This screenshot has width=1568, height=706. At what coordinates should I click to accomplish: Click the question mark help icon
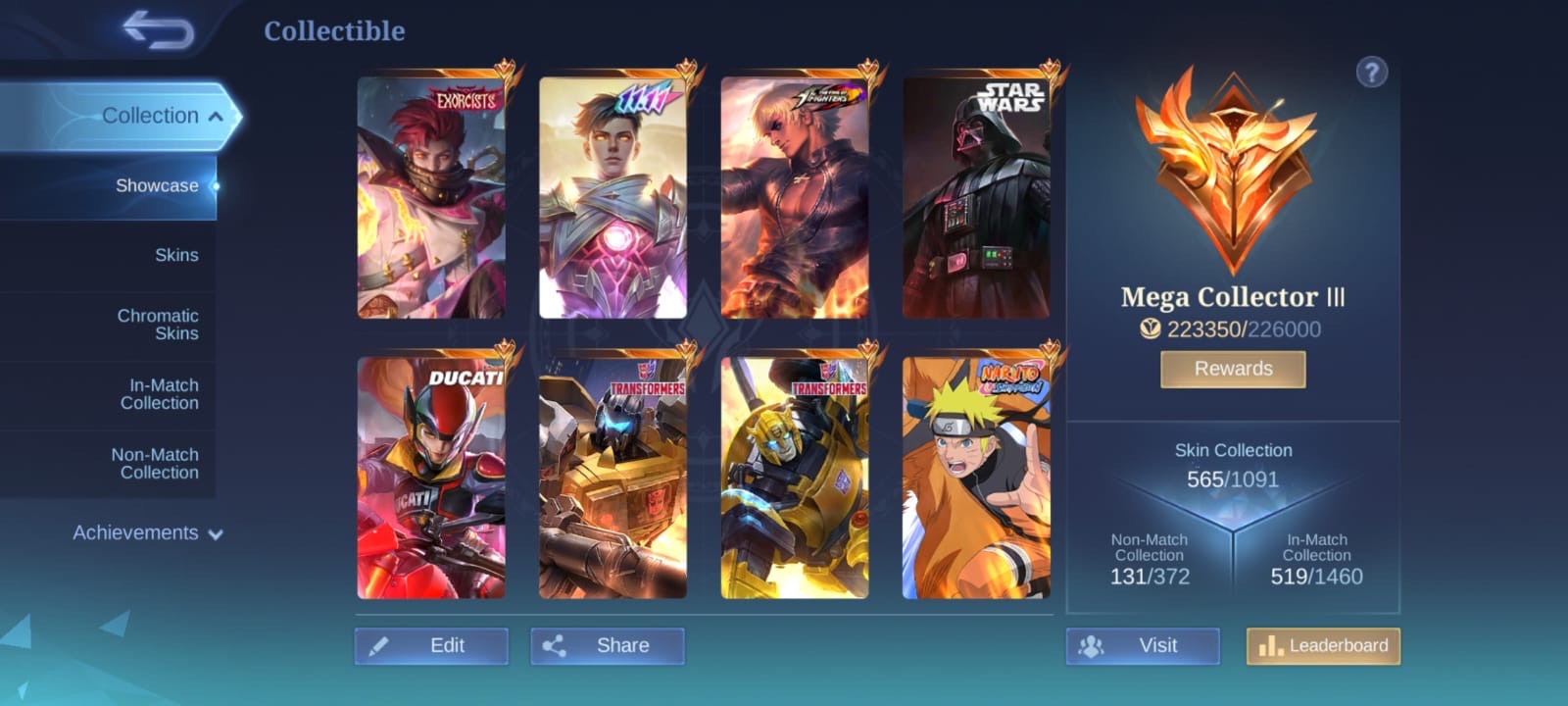tap(1371, 72)
